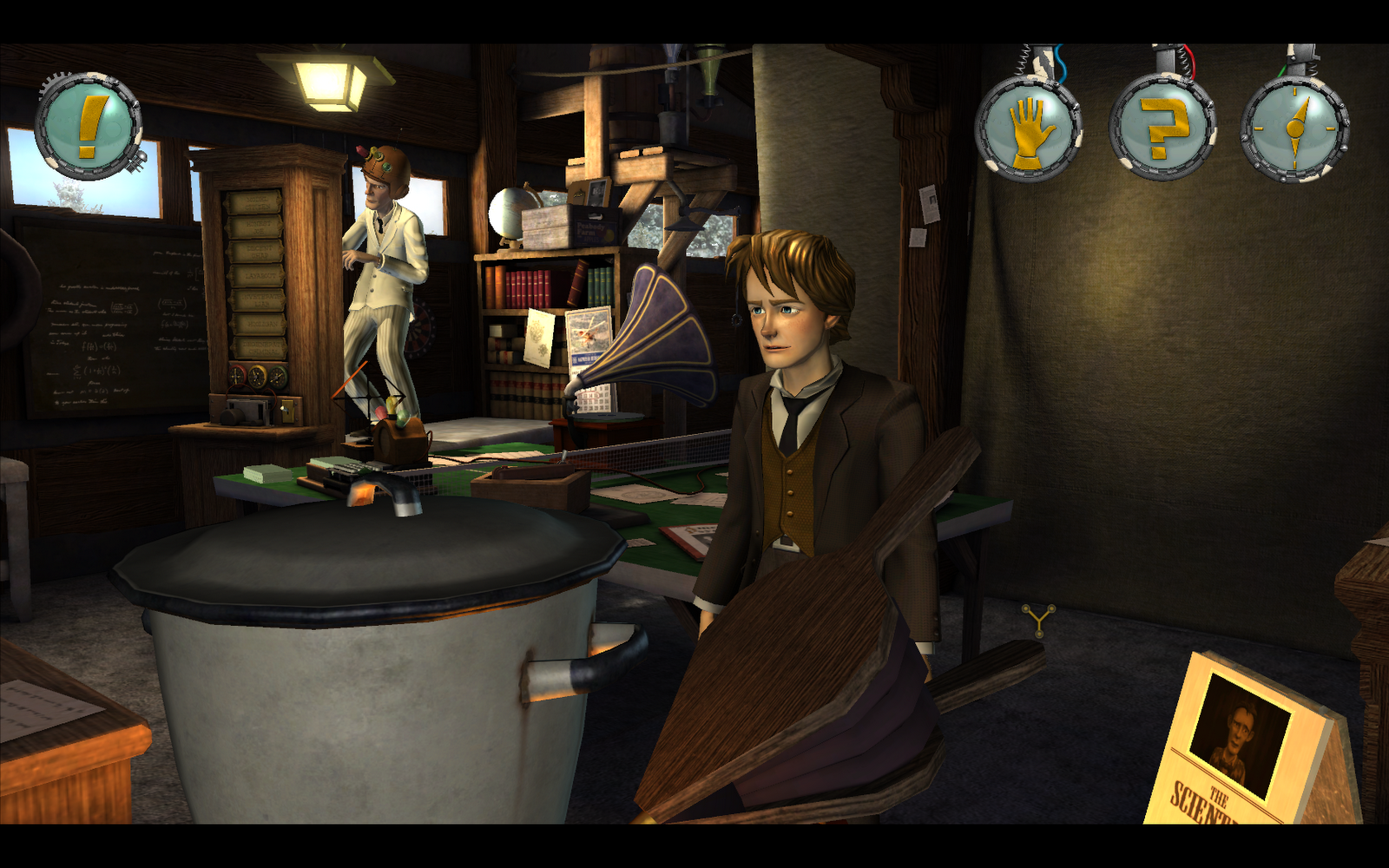Click the question mark hint icon

pyautogui.click(x=1162, y=129)
